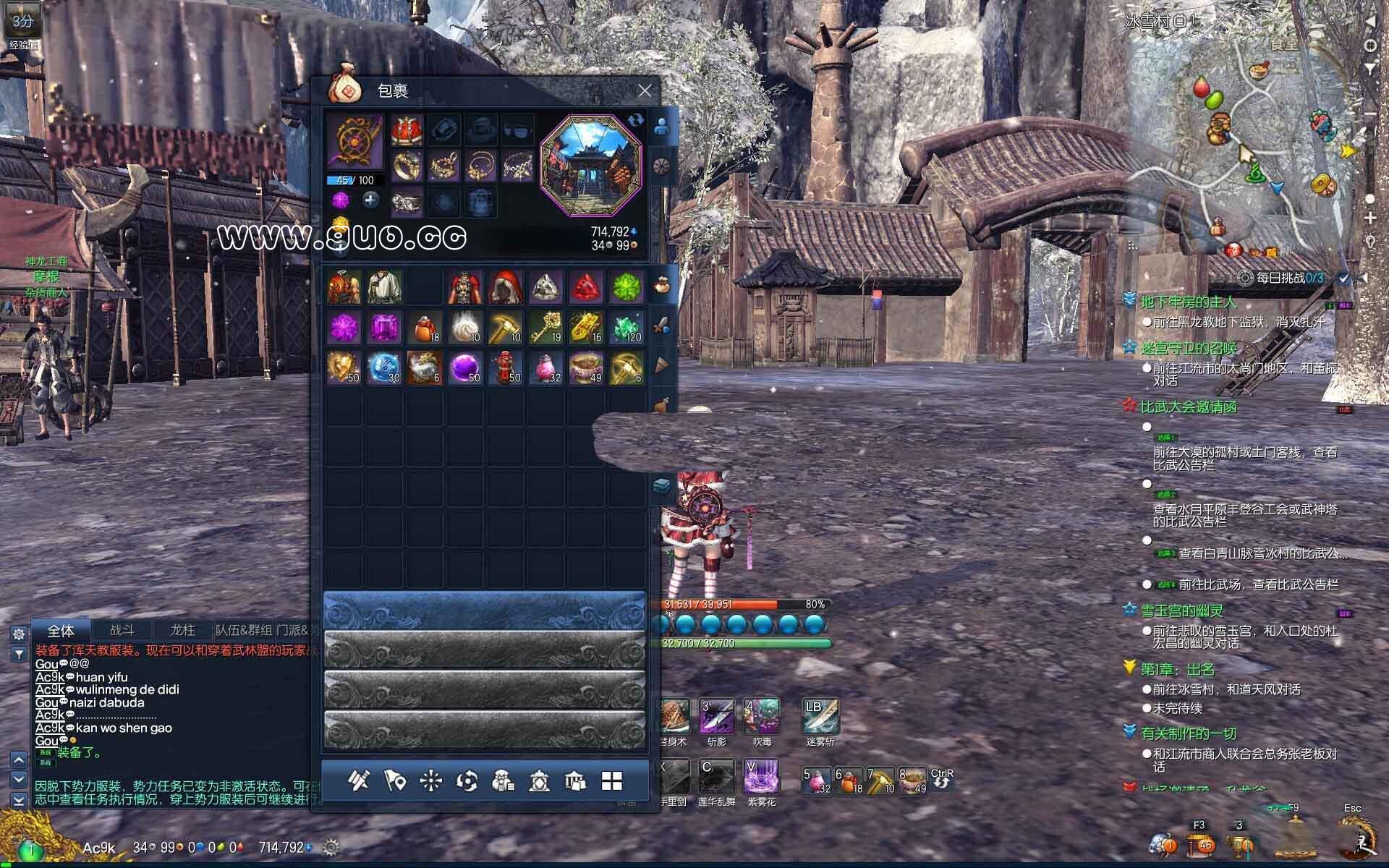Image resolution: width=1389 pixels, height=868 pixels.
Task: Select the golden key item stack
Action: pyautogui.click(x=545, y=328)
